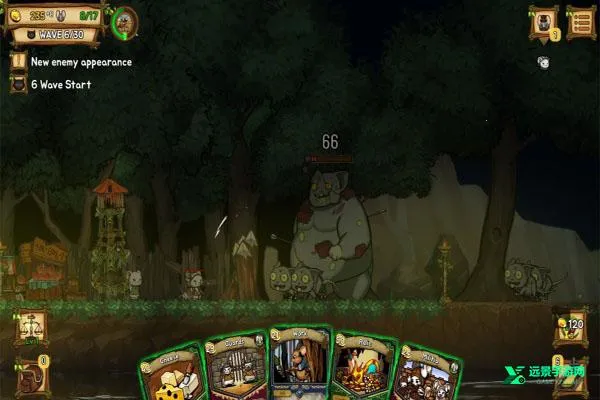Open the character portrait panel
The image size is (600, 400).
coord(544,21)
